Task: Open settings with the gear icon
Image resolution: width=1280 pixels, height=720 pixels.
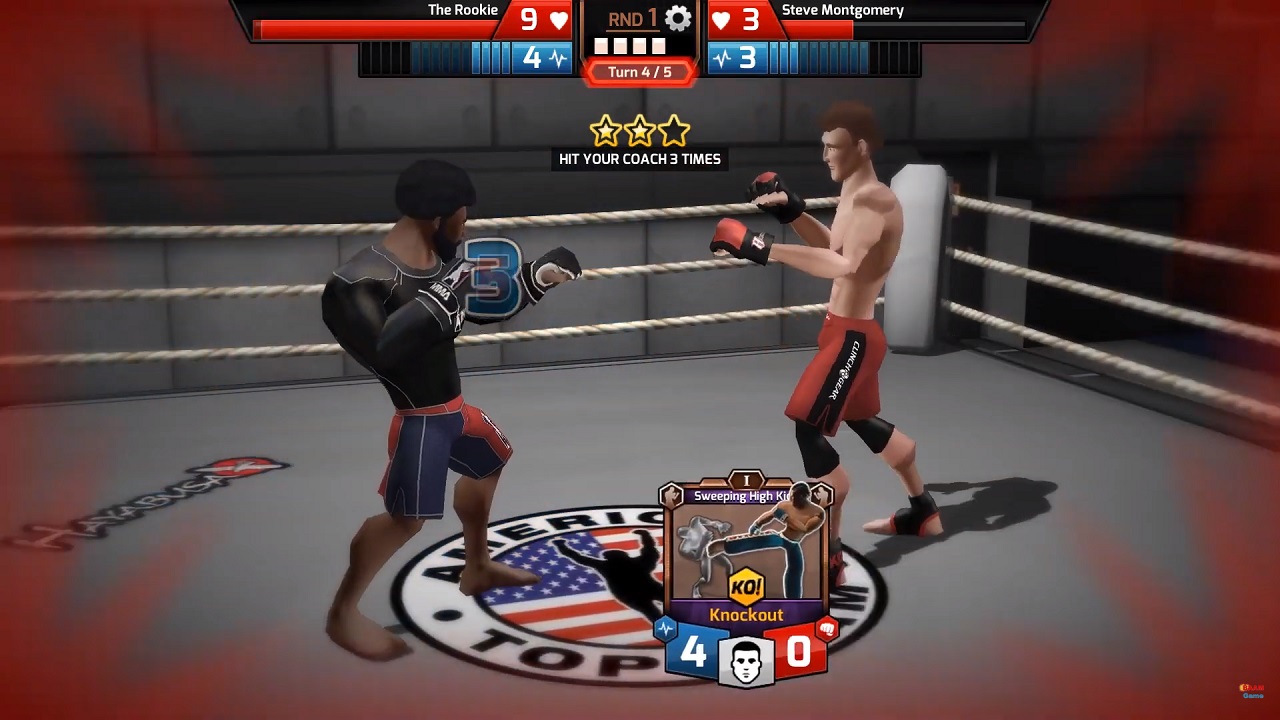Action: (678, 19)
